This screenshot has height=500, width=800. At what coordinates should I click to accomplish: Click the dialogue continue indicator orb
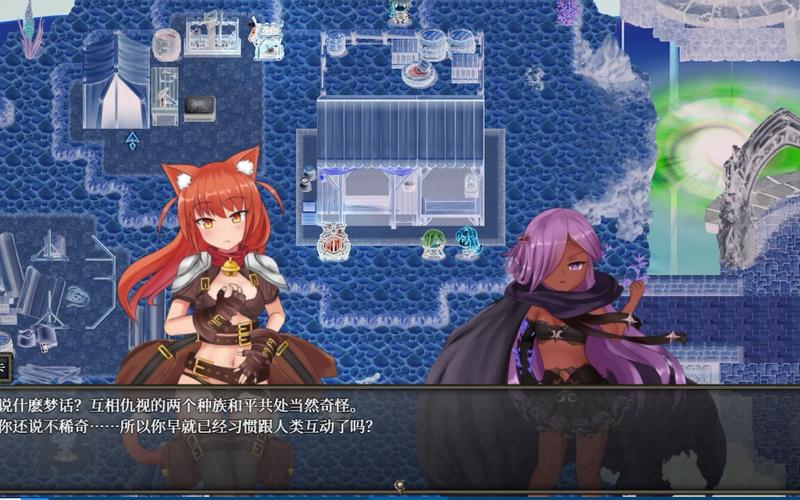coord(400,487)
